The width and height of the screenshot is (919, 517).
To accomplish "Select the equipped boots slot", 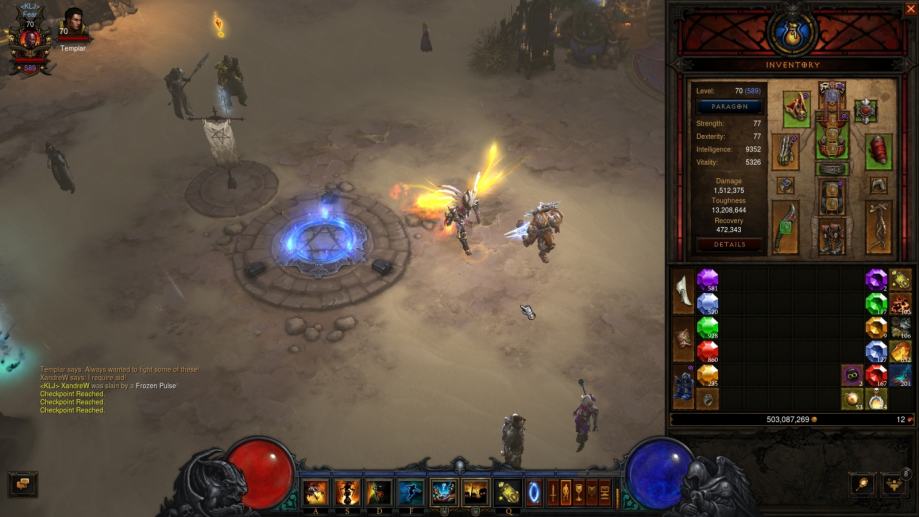I will pyautogui.click(x=832, y=236).
